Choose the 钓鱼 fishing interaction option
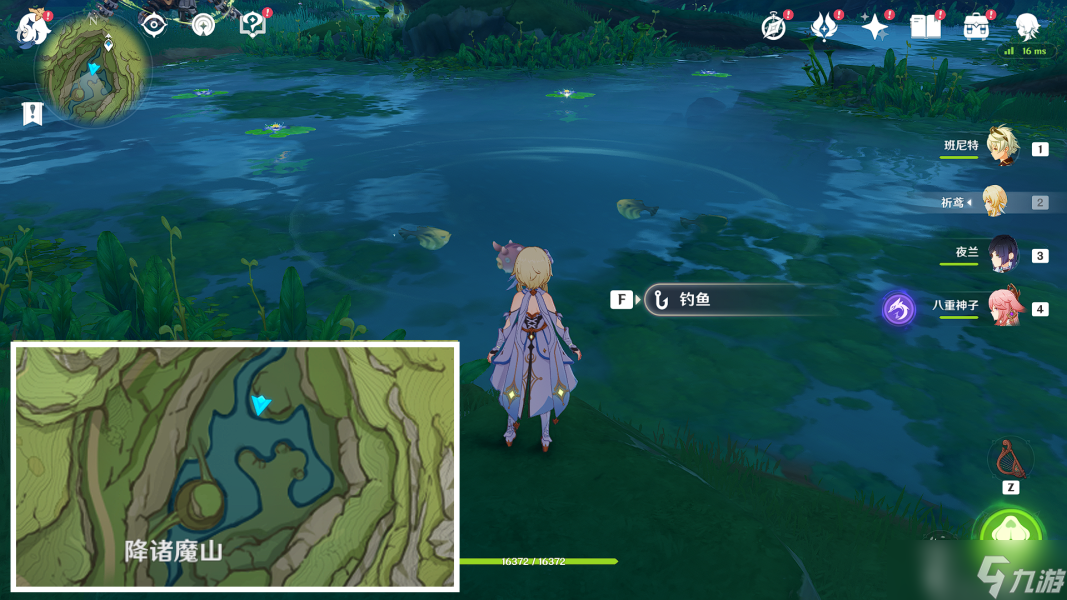Viewport: 1067px width, 600px height. pos(724,299)
